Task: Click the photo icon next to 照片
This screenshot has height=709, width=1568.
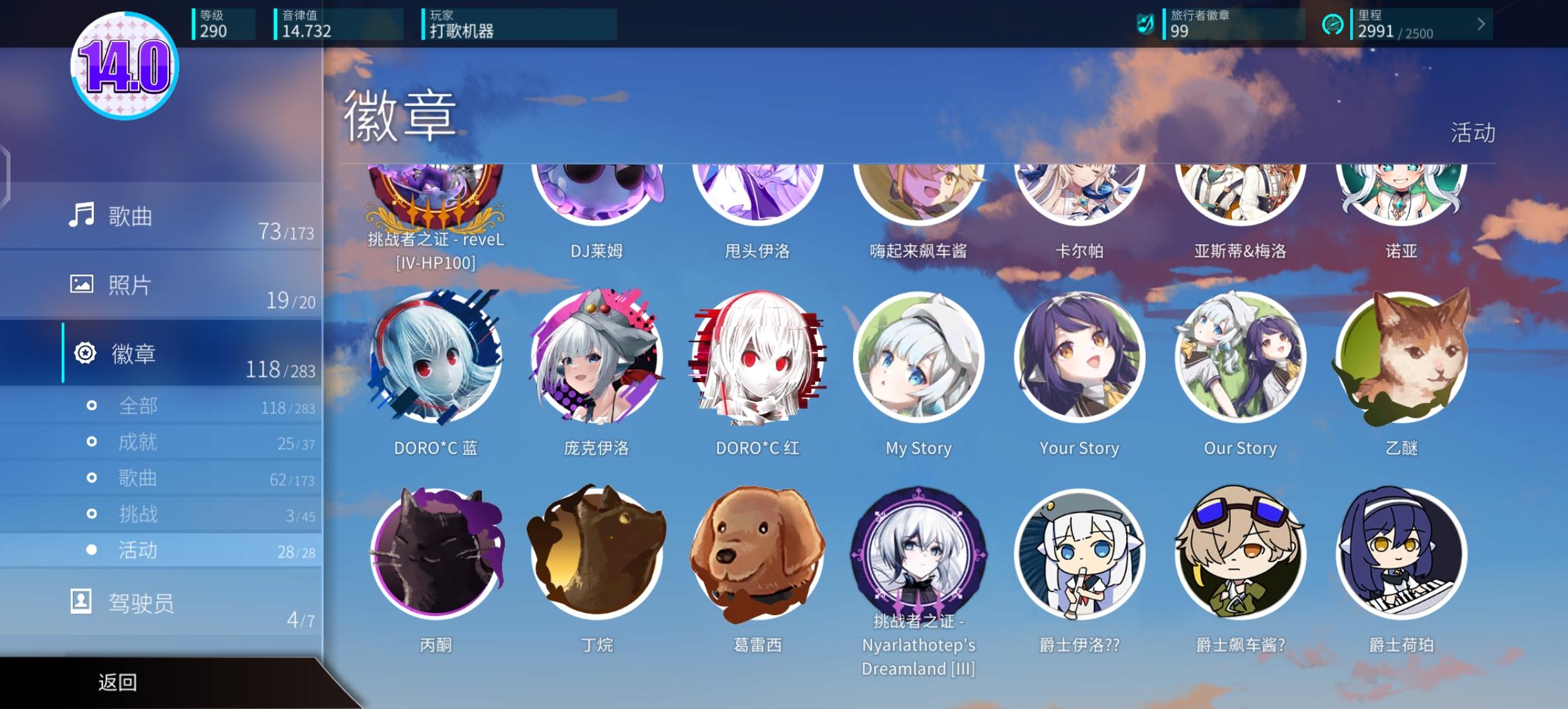Action: point(82,284)
